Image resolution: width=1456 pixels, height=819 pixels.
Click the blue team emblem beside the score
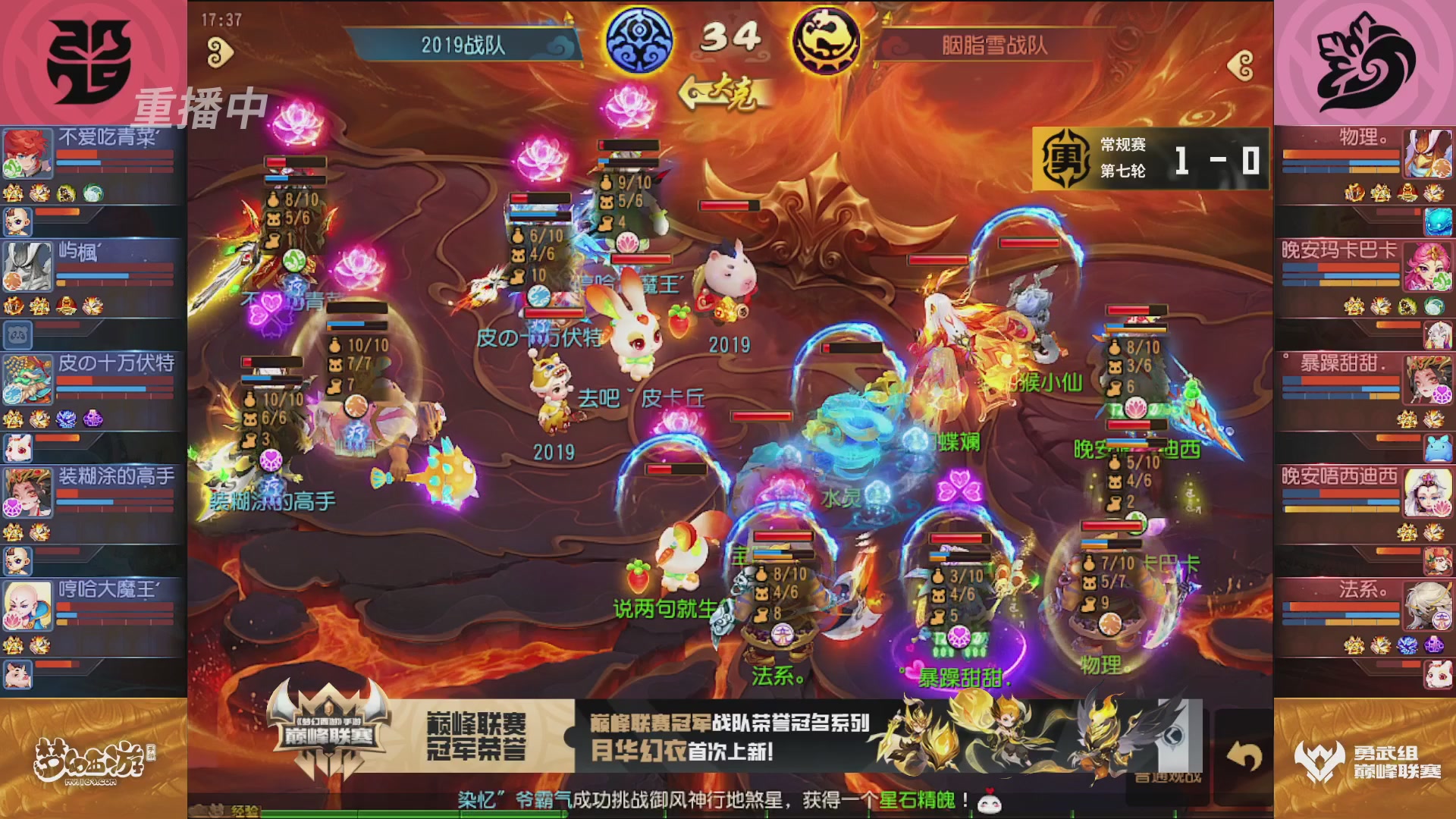638,40
